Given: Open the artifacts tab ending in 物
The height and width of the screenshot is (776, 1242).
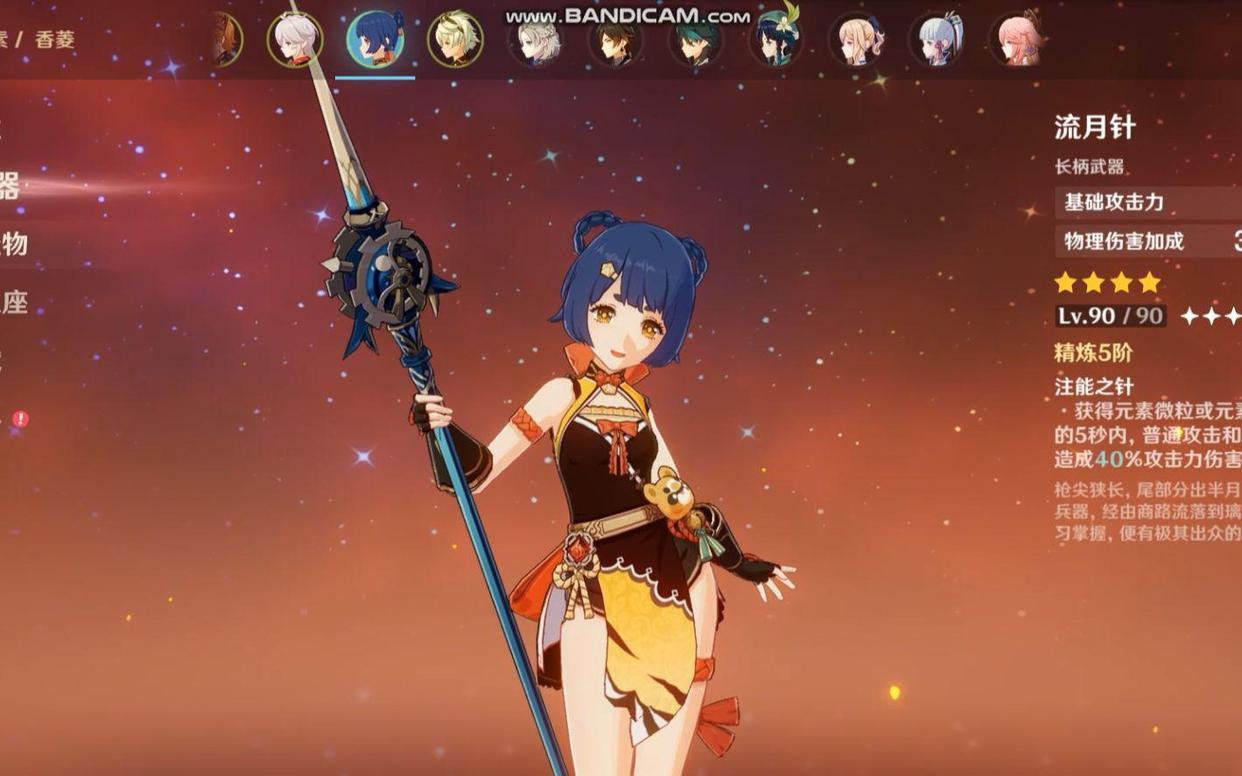Looking at the screenshot, I should tap(13, 244).
